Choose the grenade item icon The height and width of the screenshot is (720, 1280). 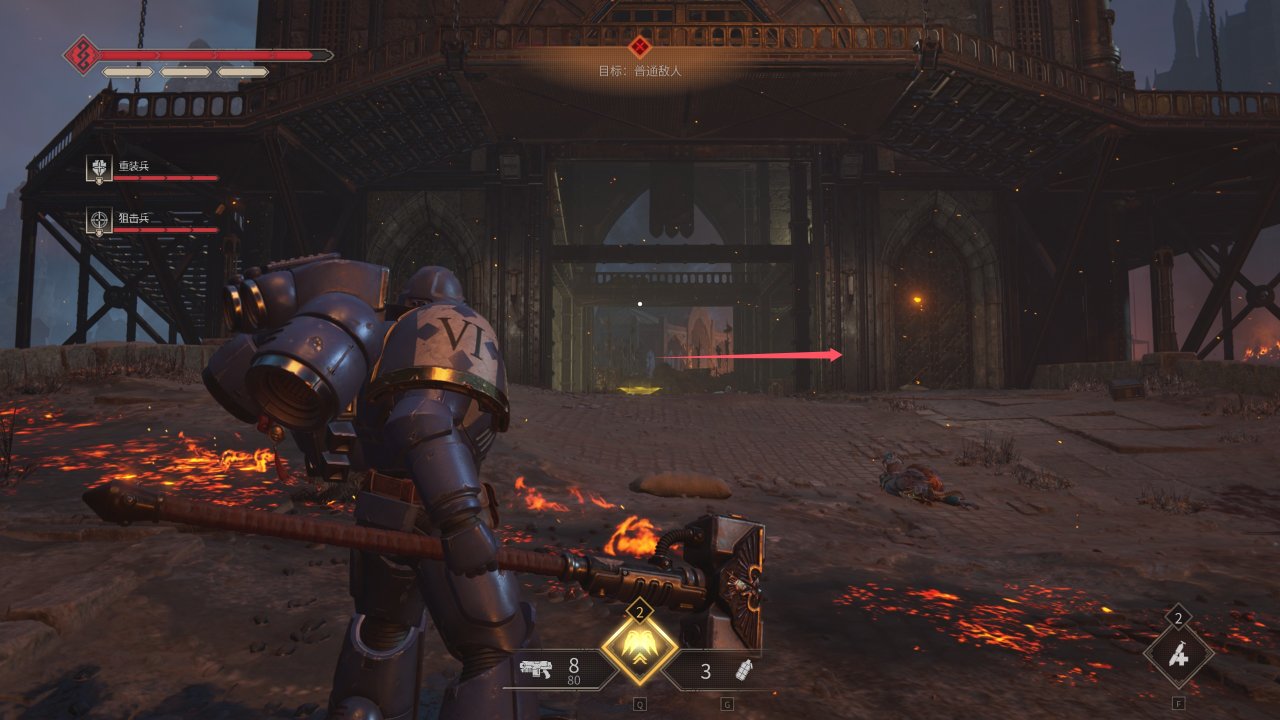(743, 670)
